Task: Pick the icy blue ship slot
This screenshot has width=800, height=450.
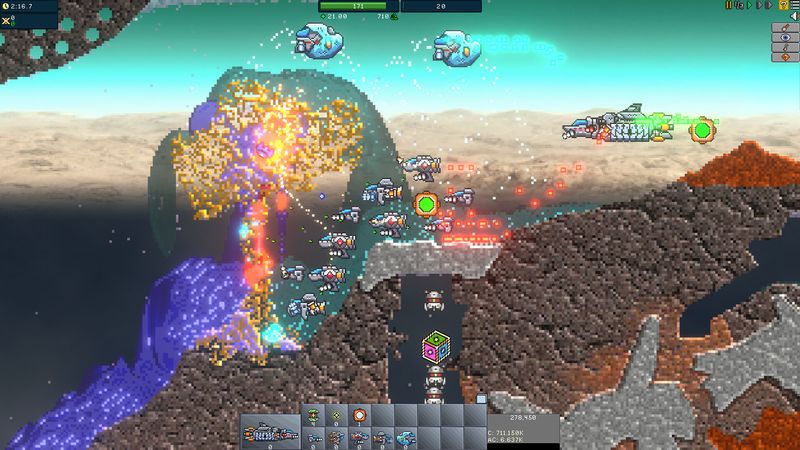Action: [x=405, y=438]
